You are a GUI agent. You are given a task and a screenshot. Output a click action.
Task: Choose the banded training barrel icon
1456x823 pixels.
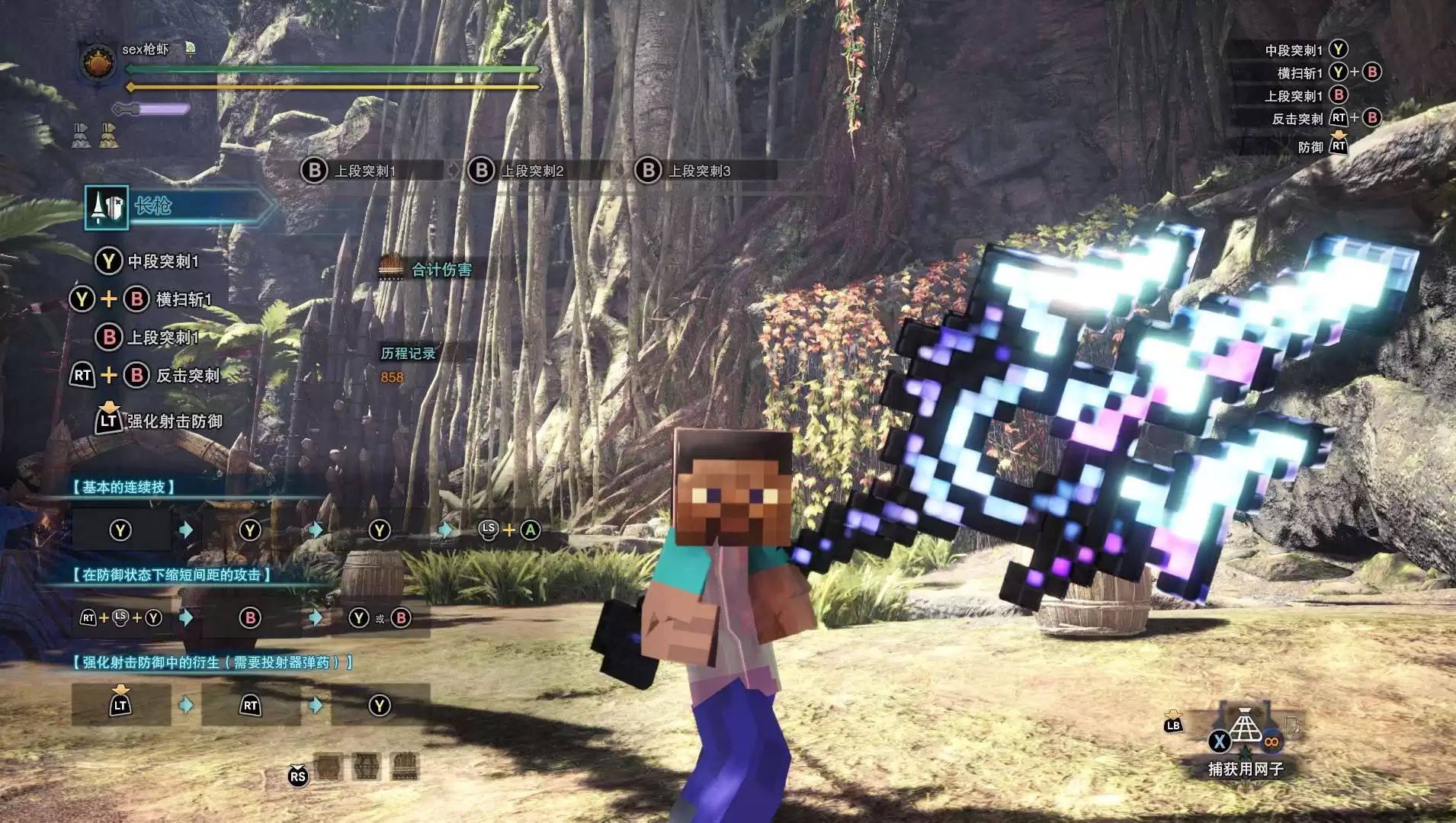[366, 767]
